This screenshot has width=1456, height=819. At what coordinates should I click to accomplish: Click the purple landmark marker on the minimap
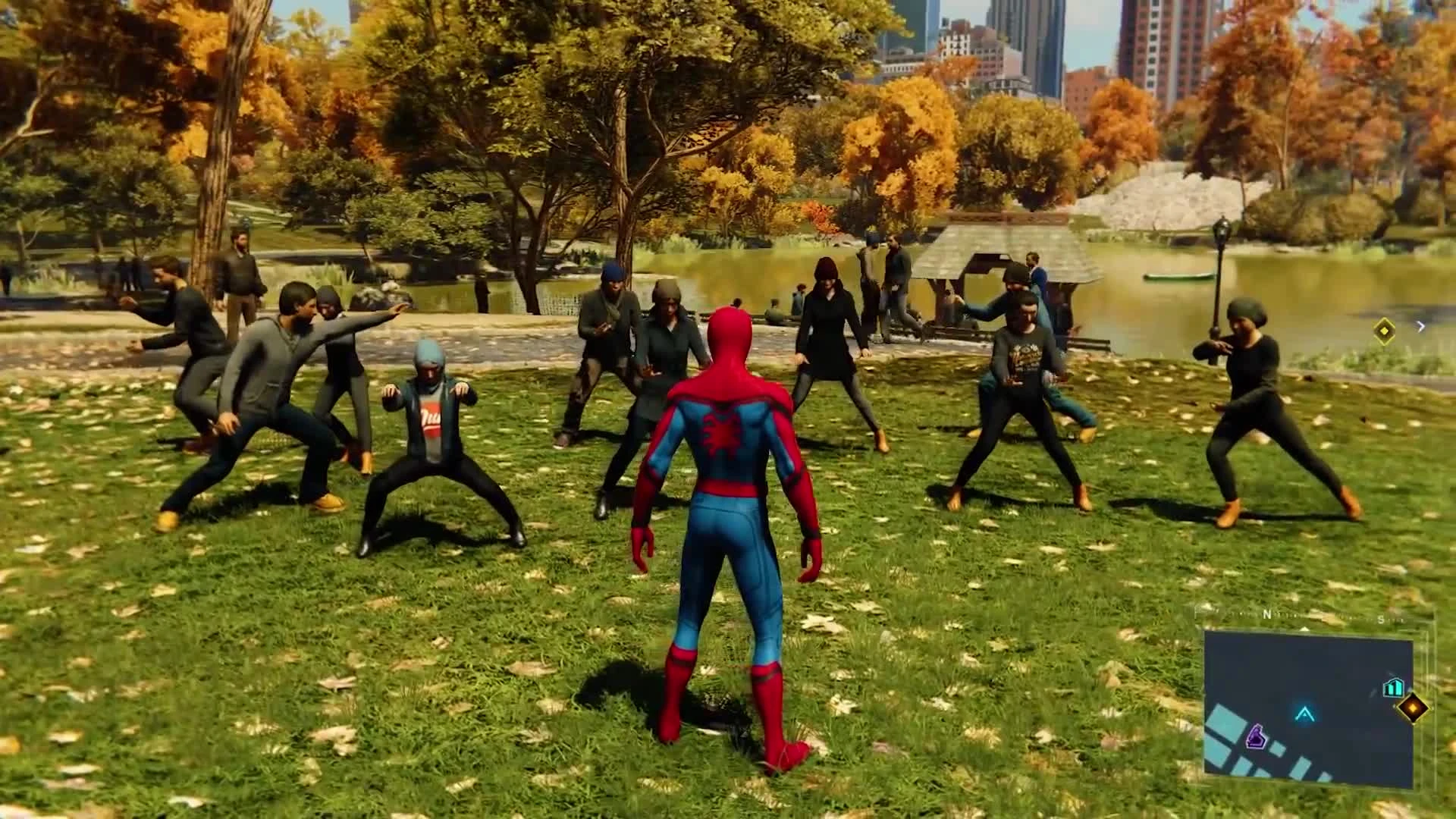click(x=1257, y=736)
